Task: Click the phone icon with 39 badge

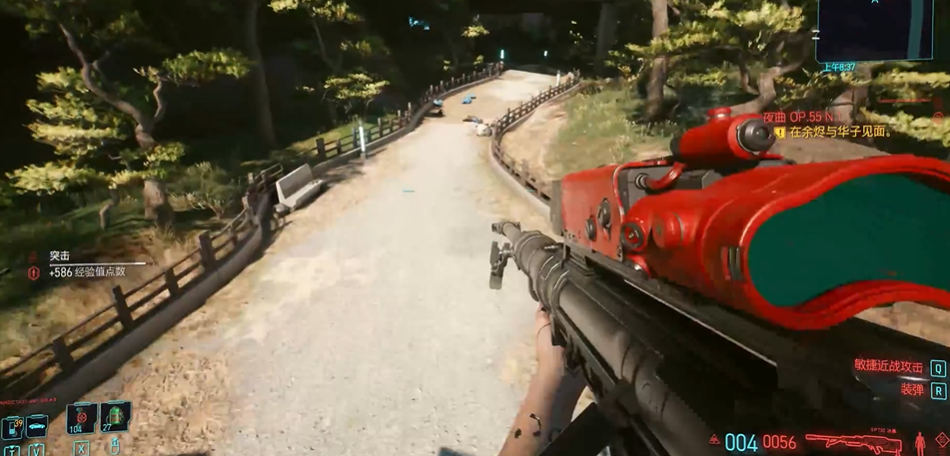Action: coord(13,427)
